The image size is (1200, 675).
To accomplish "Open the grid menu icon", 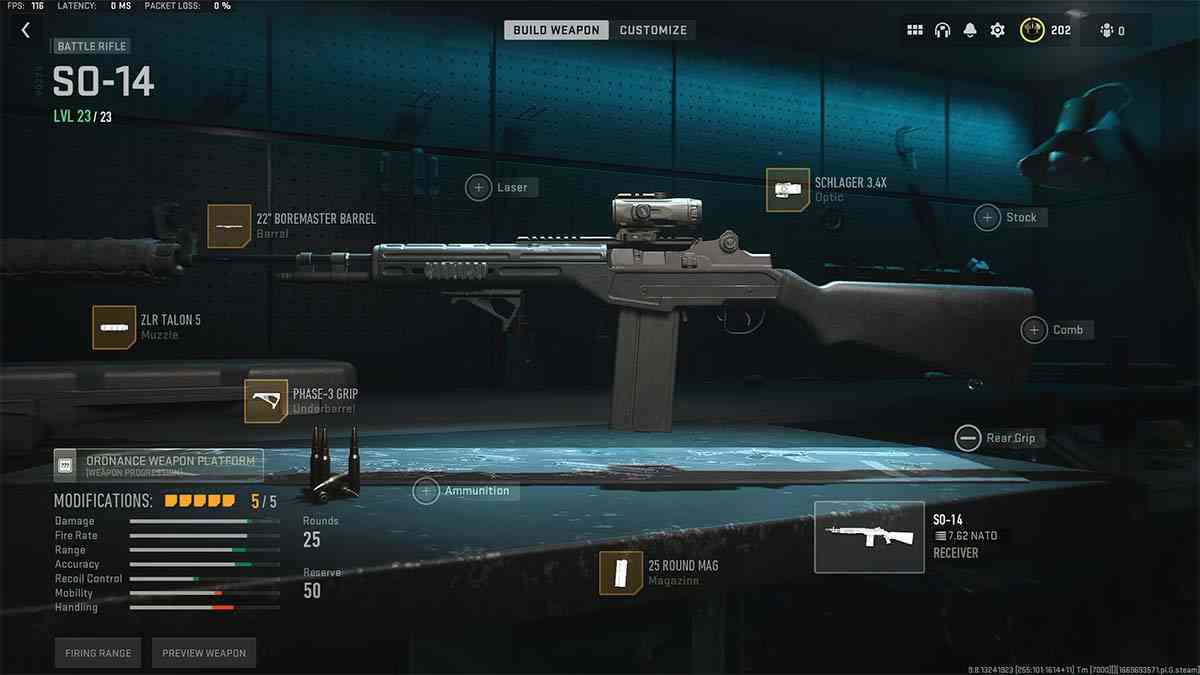I will coord(914,31).
